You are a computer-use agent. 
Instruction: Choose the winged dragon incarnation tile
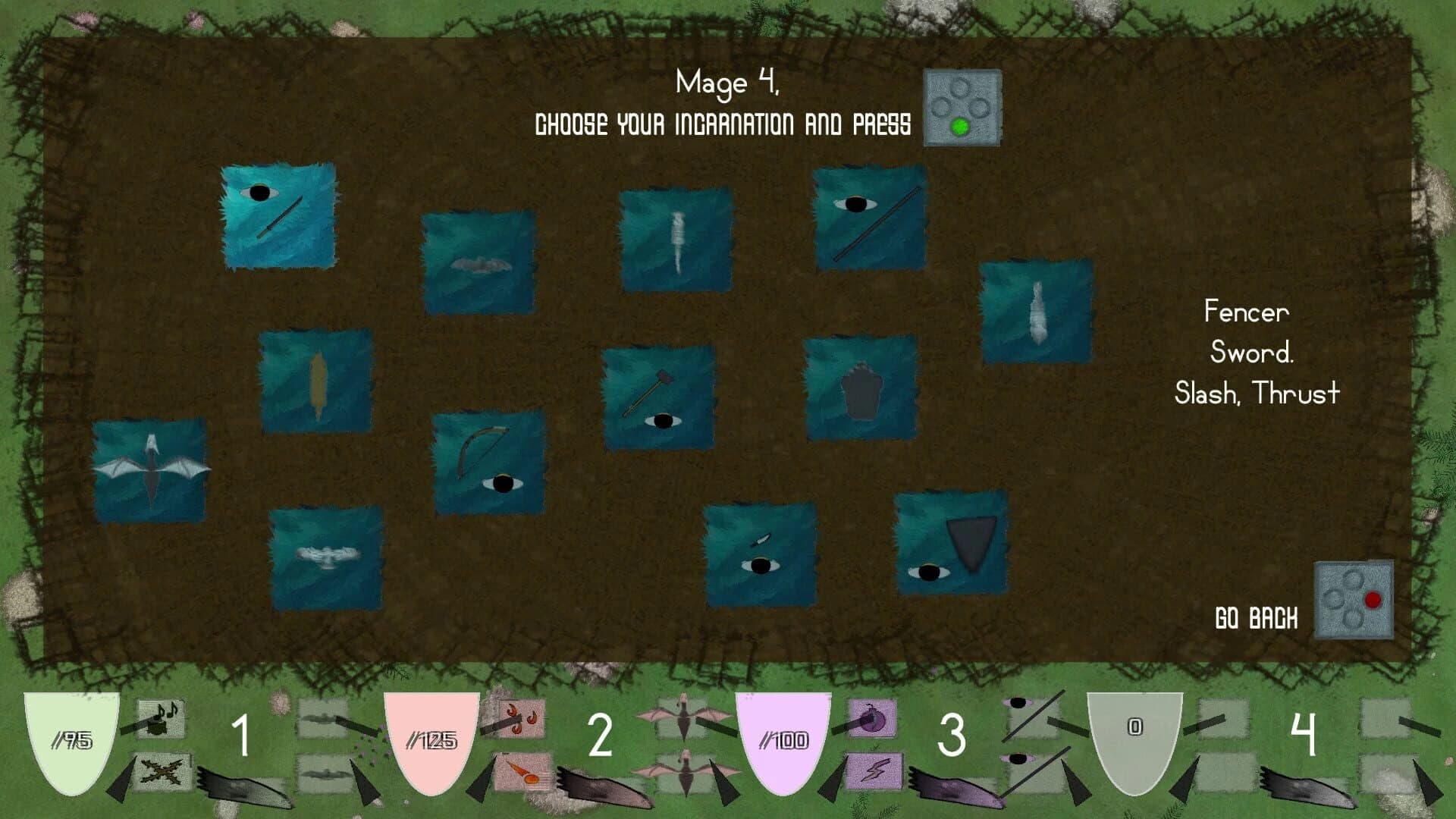pos(152,469)
